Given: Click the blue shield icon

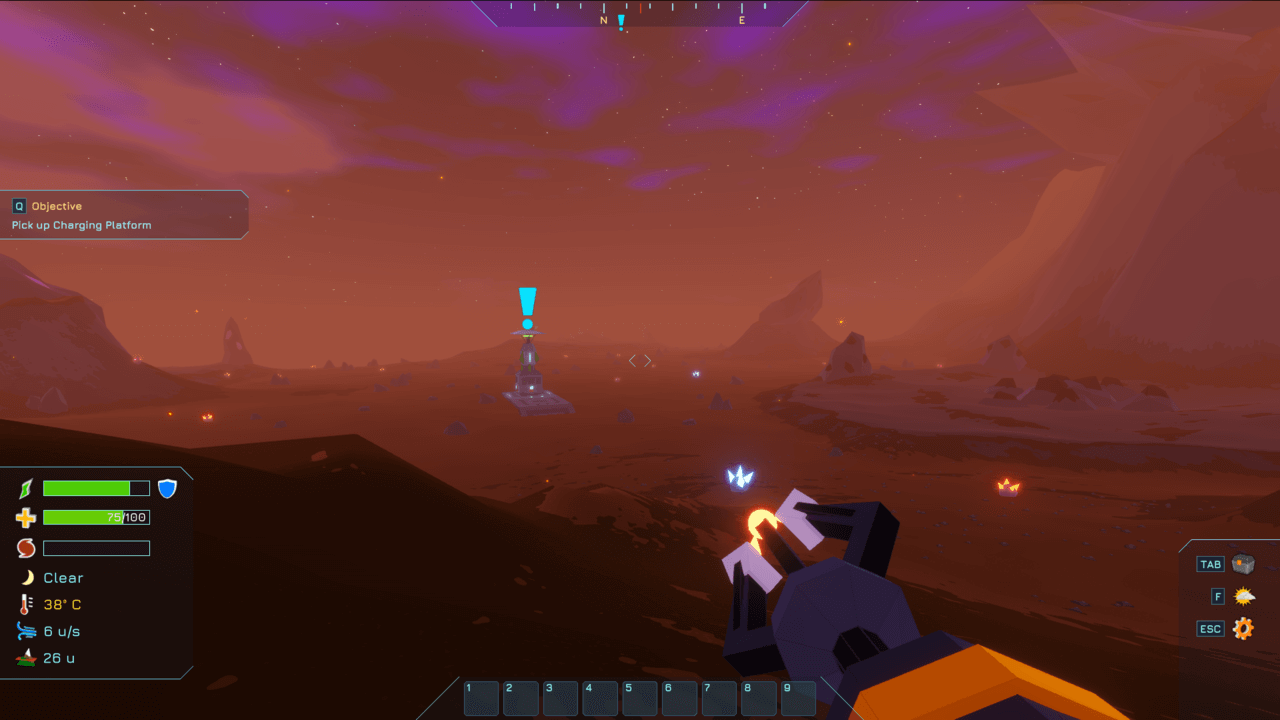Looking at the screenshot, I should coord(167,489).
